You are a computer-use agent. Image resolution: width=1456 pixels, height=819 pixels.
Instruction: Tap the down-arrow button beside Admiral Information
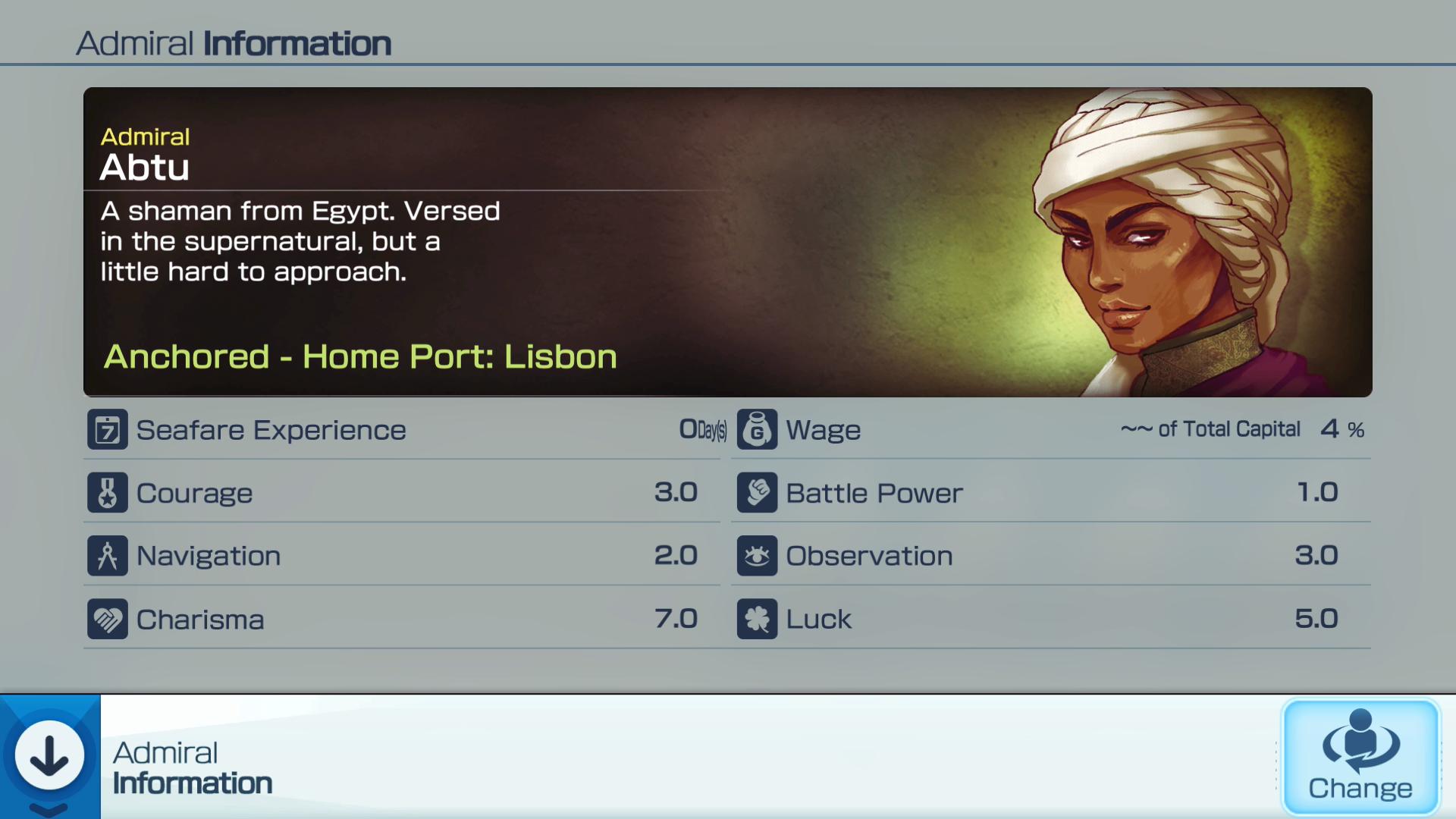pyautogui.click(x=50, y=755)
